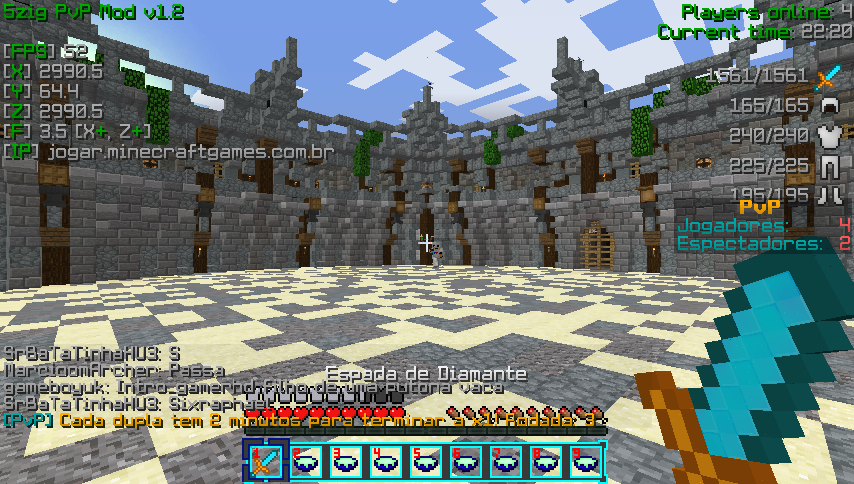Click the chestplate durability icon
Screen dimensions: 854x484
click(828, 136)
